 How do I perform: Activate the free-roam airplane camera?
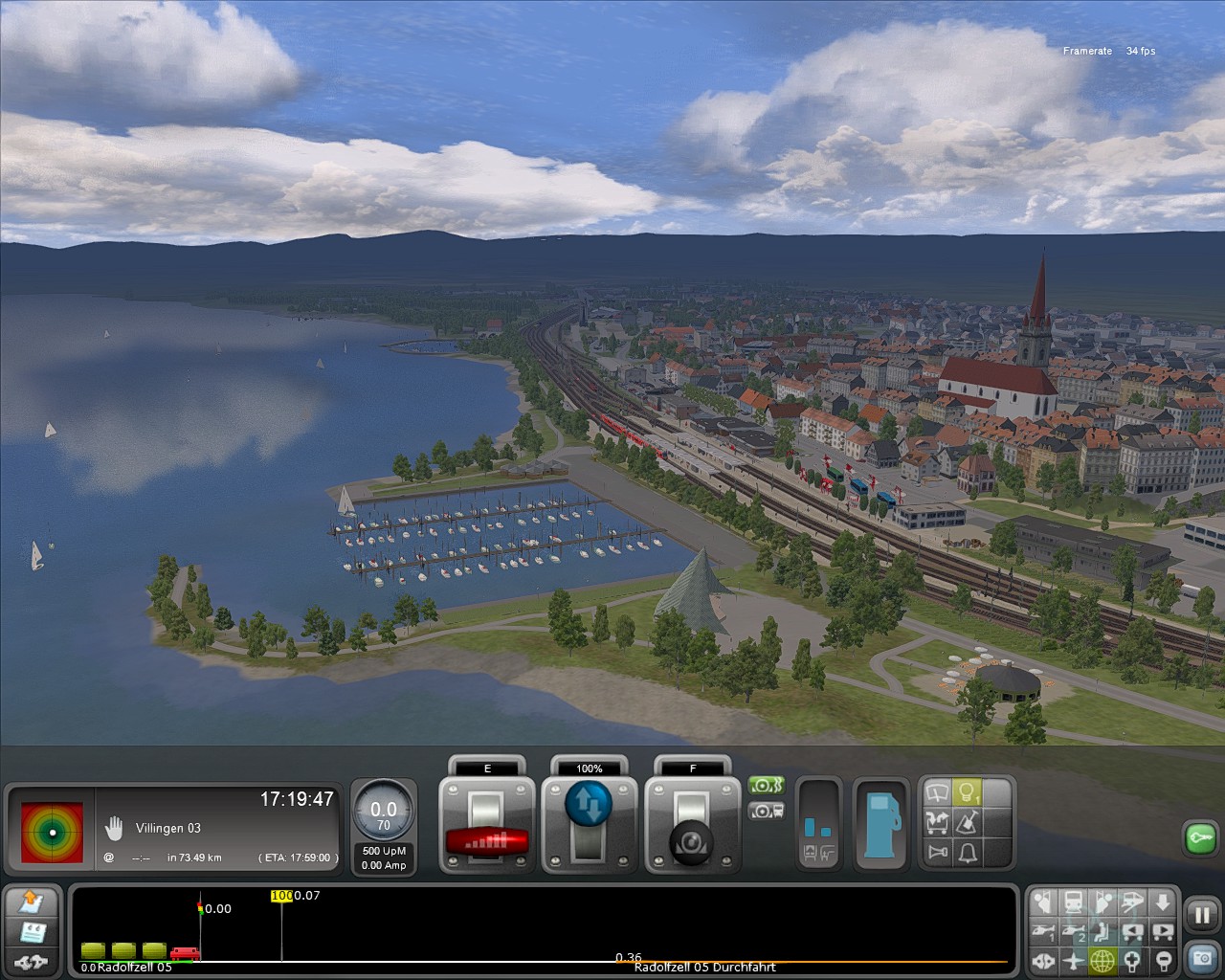[1074, 961]
